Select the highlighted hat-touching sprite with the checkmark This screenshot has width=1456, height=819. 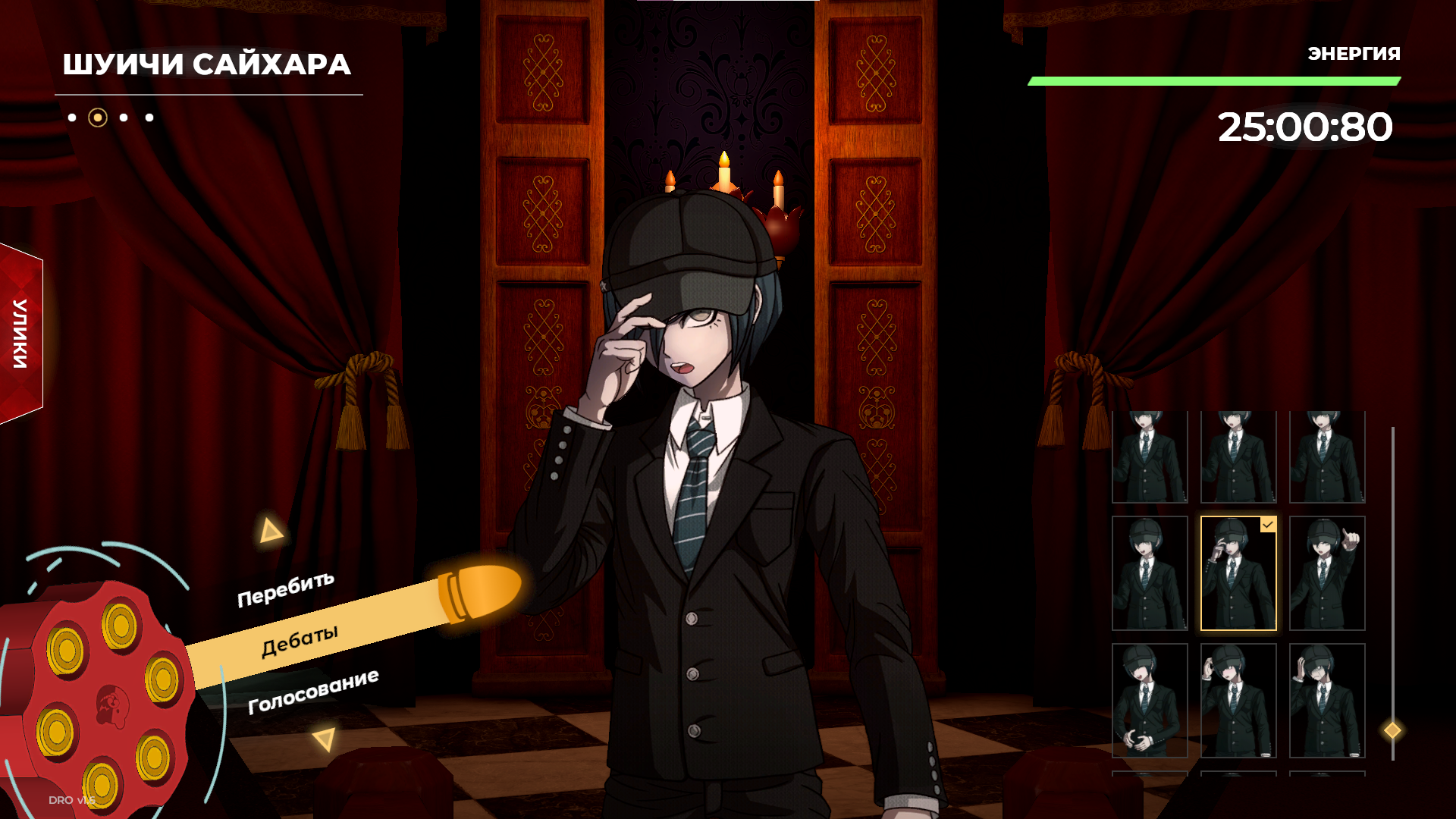[x=1238, y=573]
